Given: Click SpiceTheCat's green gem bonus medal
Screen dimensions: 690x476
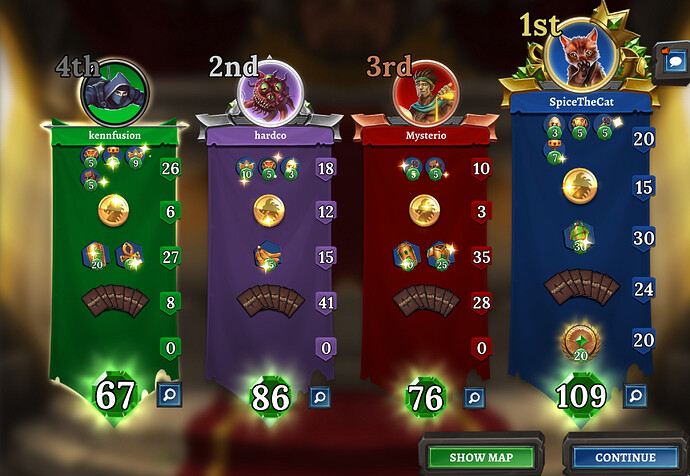Looking at the screenshot, I should [581, 339].
